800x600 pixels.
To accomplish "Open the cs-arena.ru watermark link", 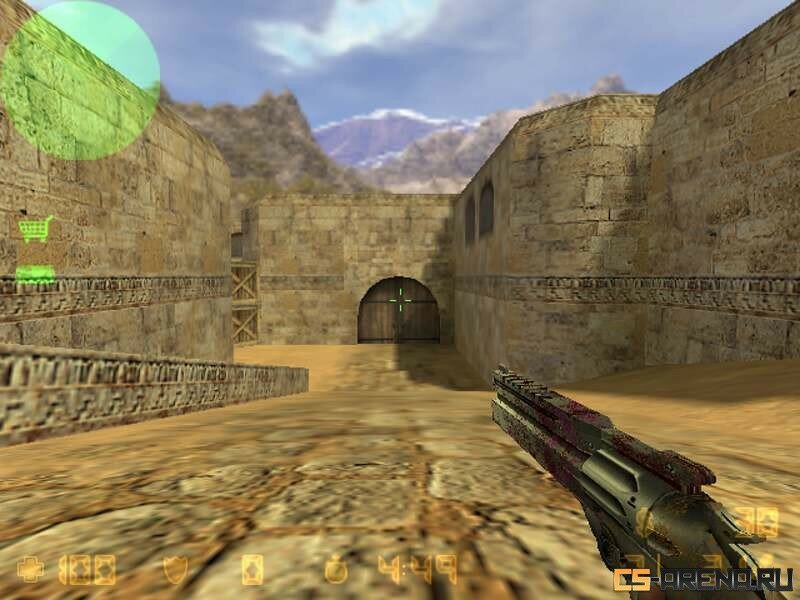I will (703, 579).
